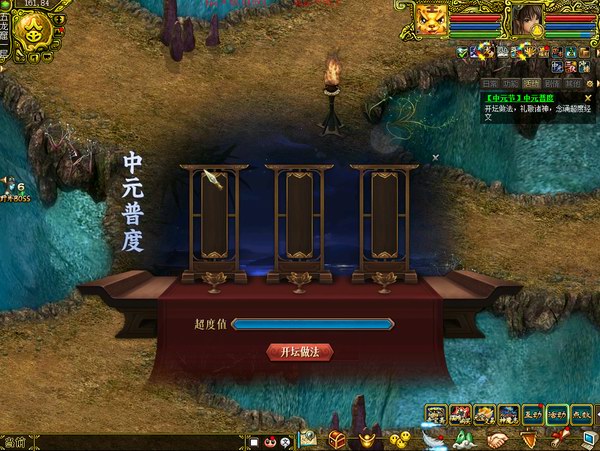Open the treasure chest bag icon
The height and width of the screenshot is (451, 600).
coord(338,439)
